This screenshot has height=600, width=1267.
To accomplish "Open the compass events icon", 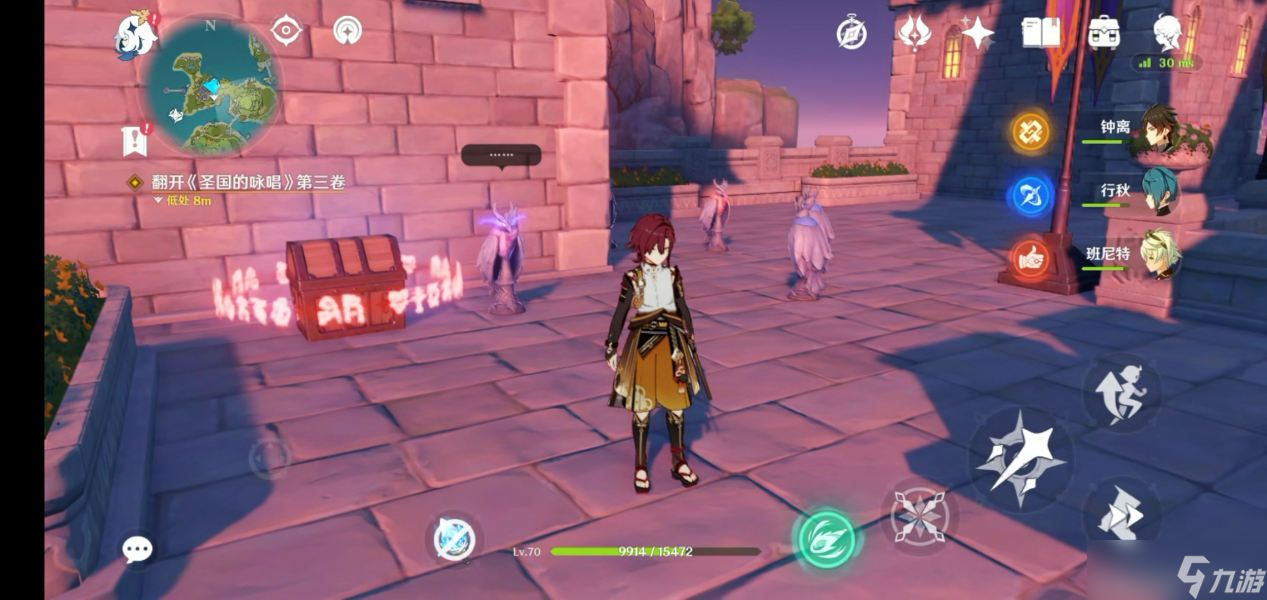I will pos(851,34).
